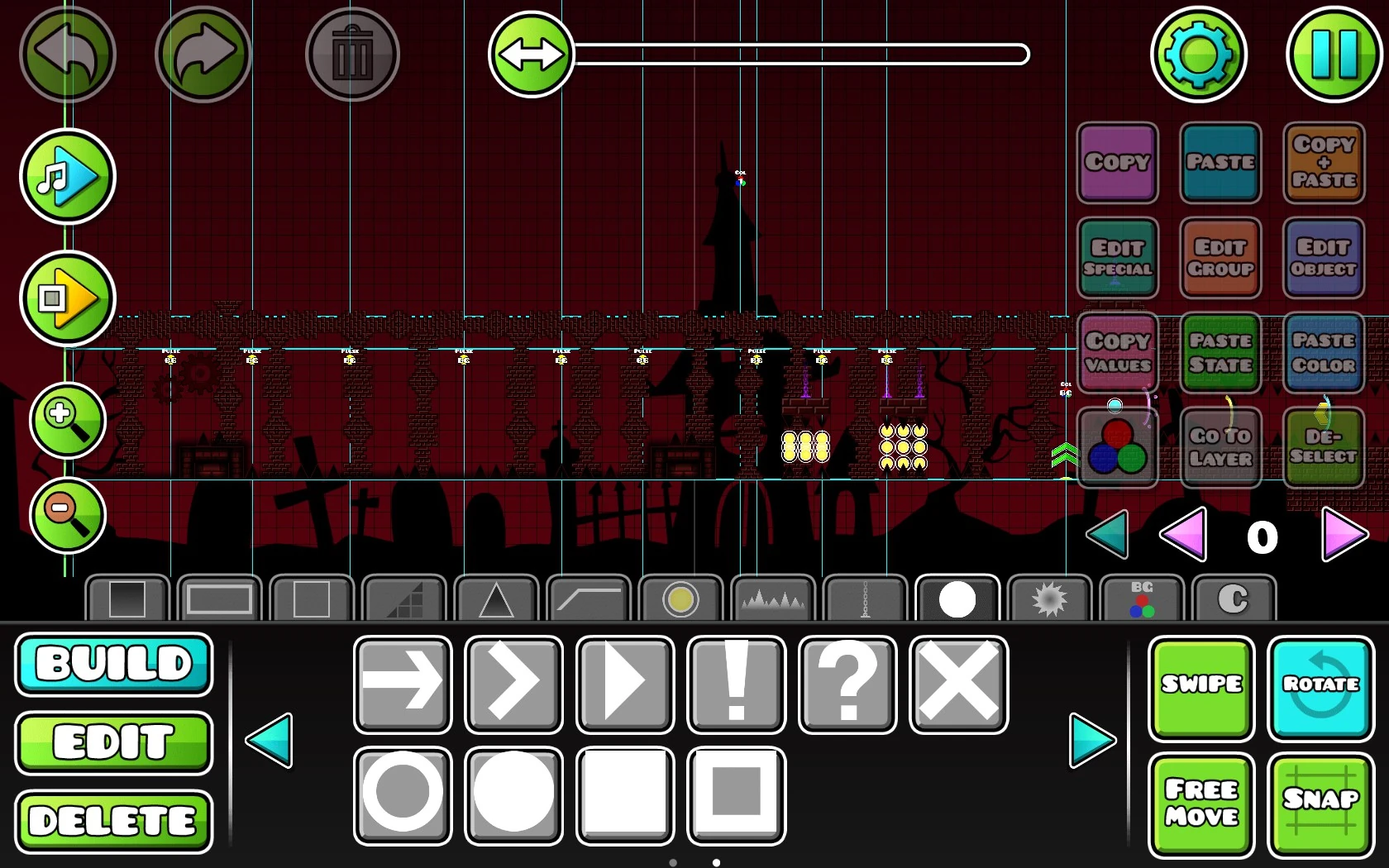Zoom out using the magnifier minus icon
The image size is (1389, 868).
point(67,516)
